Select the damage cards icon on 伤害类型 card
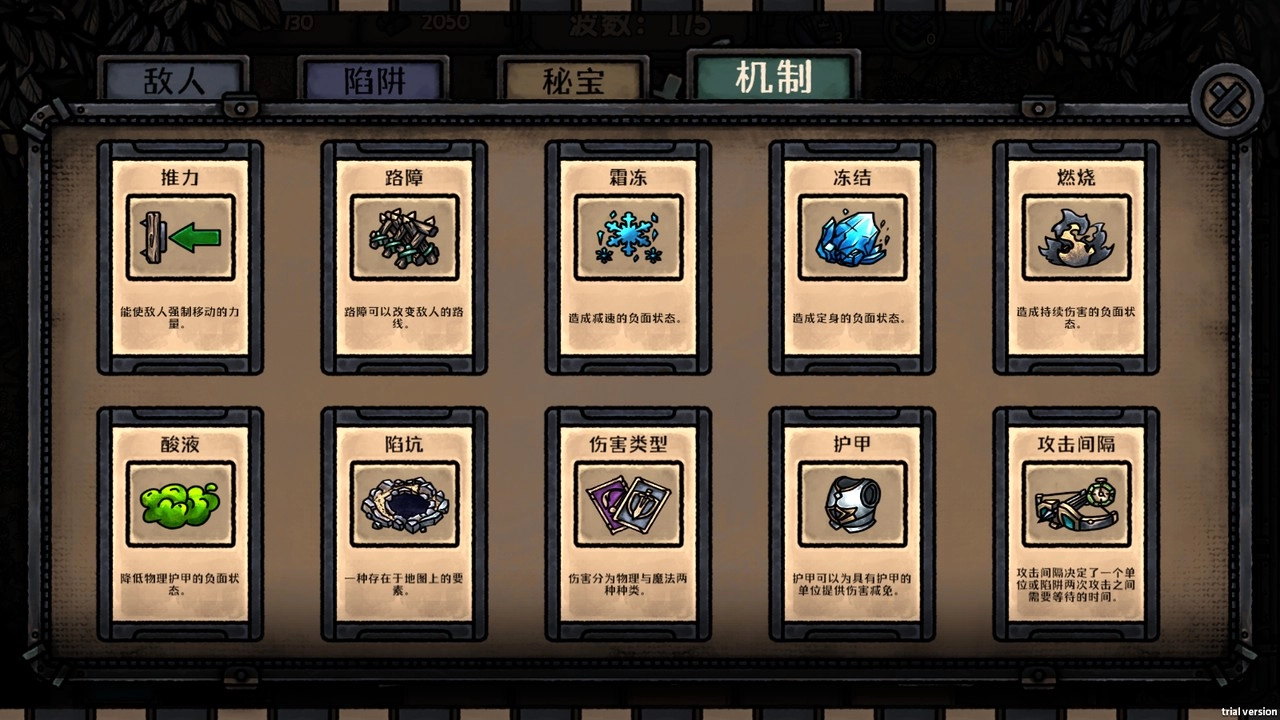The height and width of the screenshot is (720, 1280). tap(627, 505)
